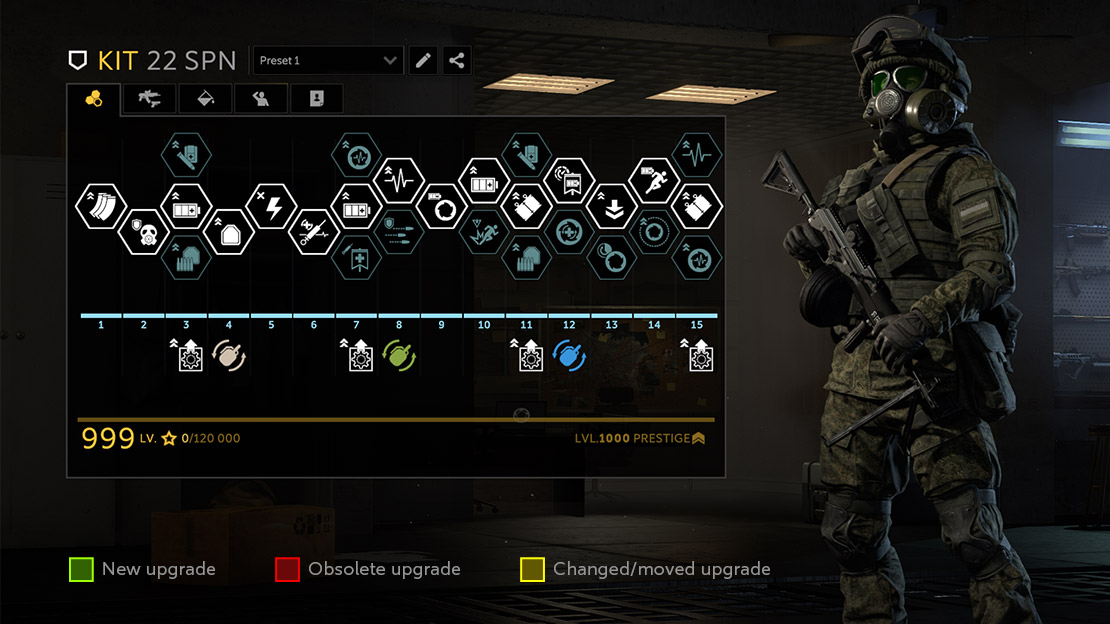The height and width of the screenshot is (624, 1110).
Task: Select the sprinting runner upgrade hexagon
Action: click(x=654, y=181)
